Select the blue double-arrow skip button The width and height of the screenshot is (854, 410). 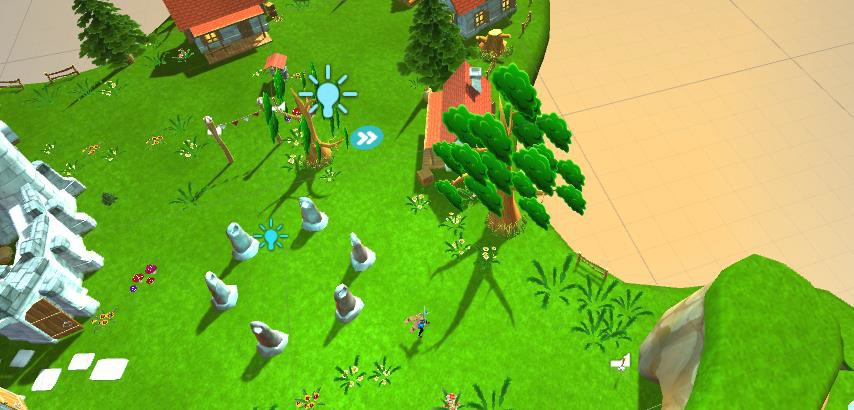[x=367, y=137]
